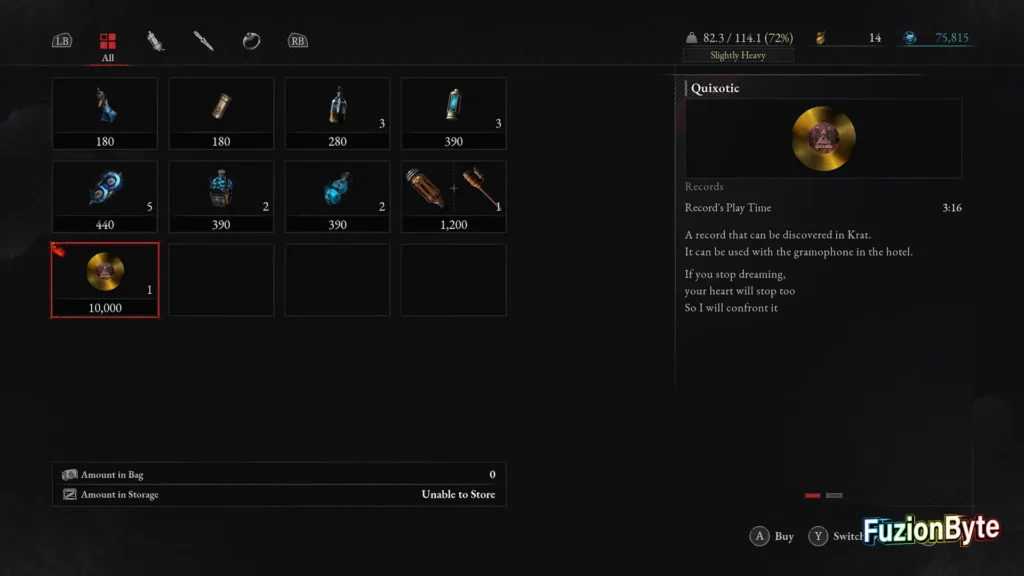Screen dimensions: 1024x576
Task: Open the dagger weapons category tab
Action: coord(203,41)
